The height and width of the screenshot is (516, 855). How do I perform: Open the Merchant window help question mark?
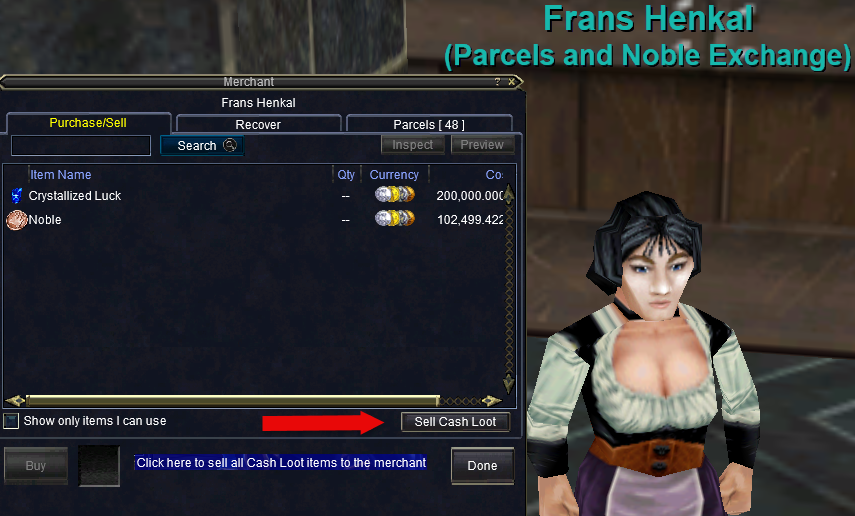497,82
